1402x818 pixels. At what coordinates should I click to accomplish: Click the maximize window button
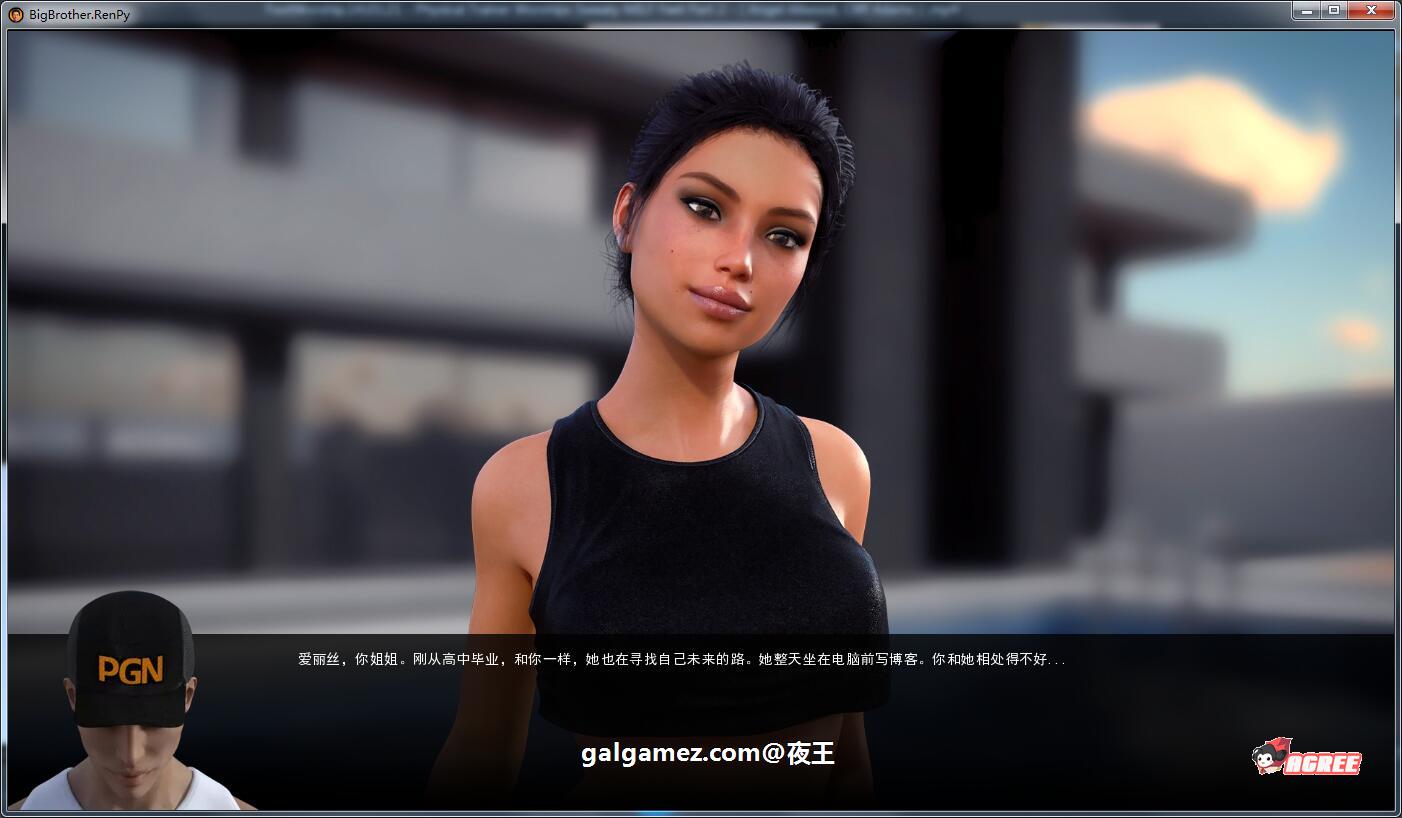click(1334, 10)
